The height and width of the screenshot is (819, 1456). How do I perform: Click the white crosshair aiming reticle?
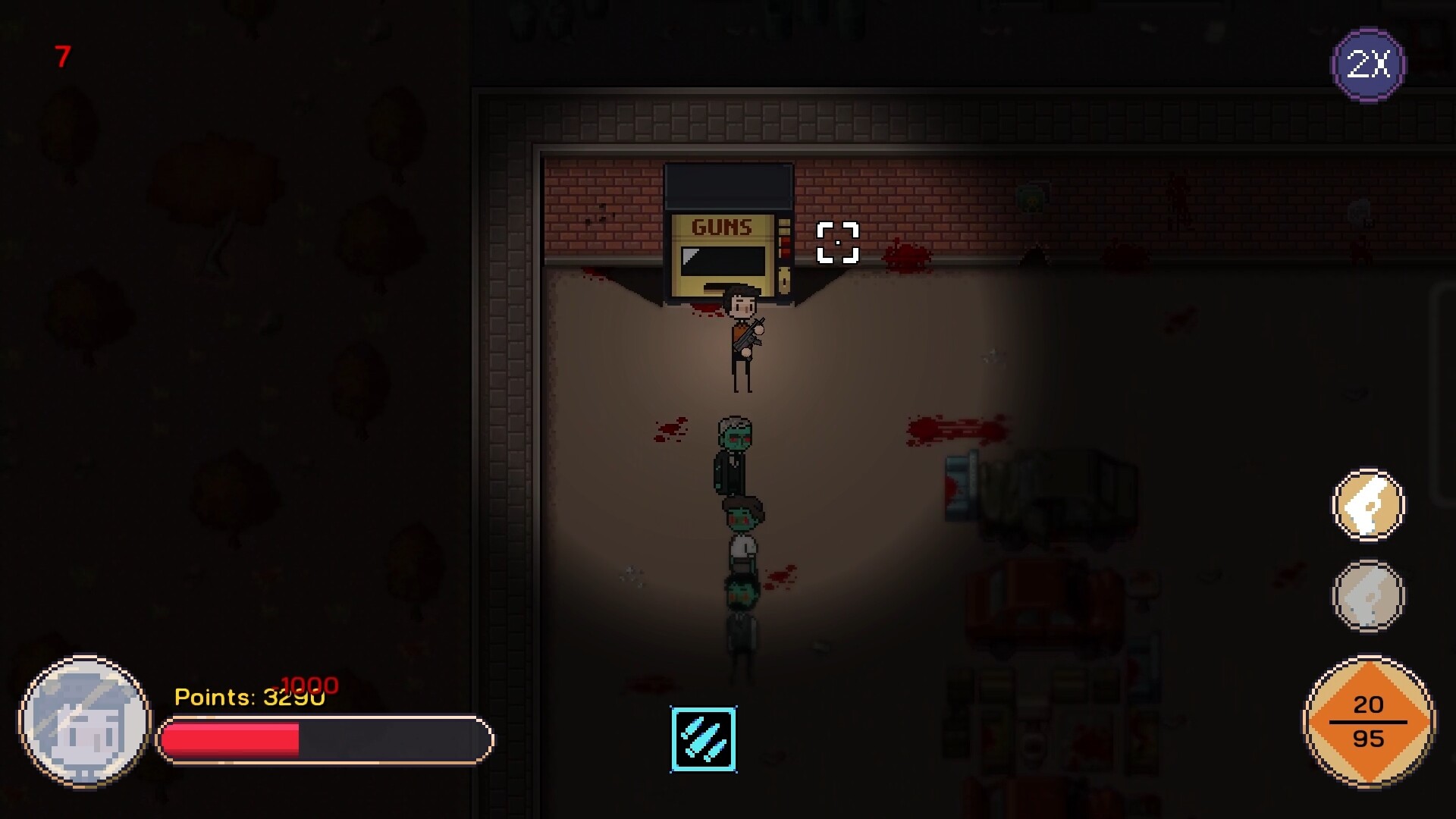839,244
